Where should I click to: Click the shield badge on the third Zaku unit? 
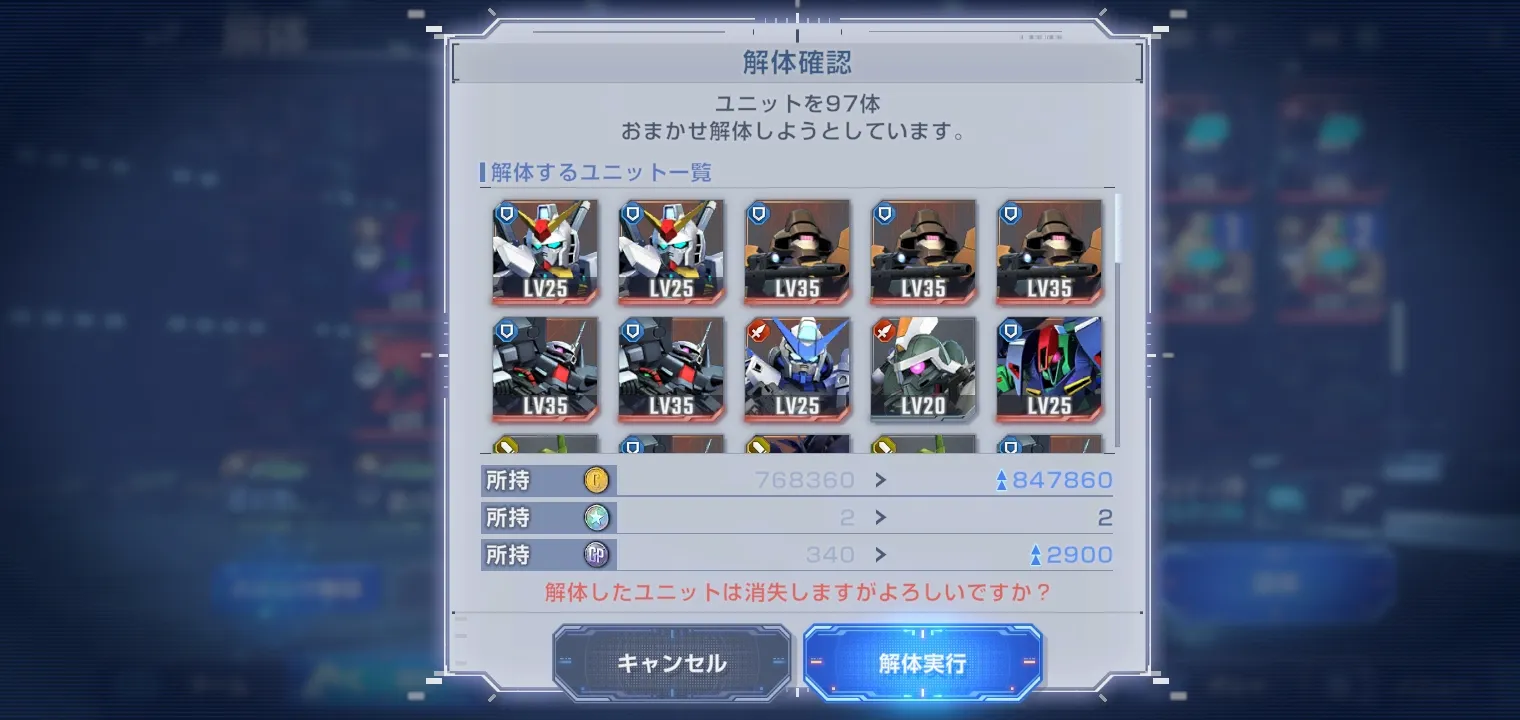(1010, 211)
